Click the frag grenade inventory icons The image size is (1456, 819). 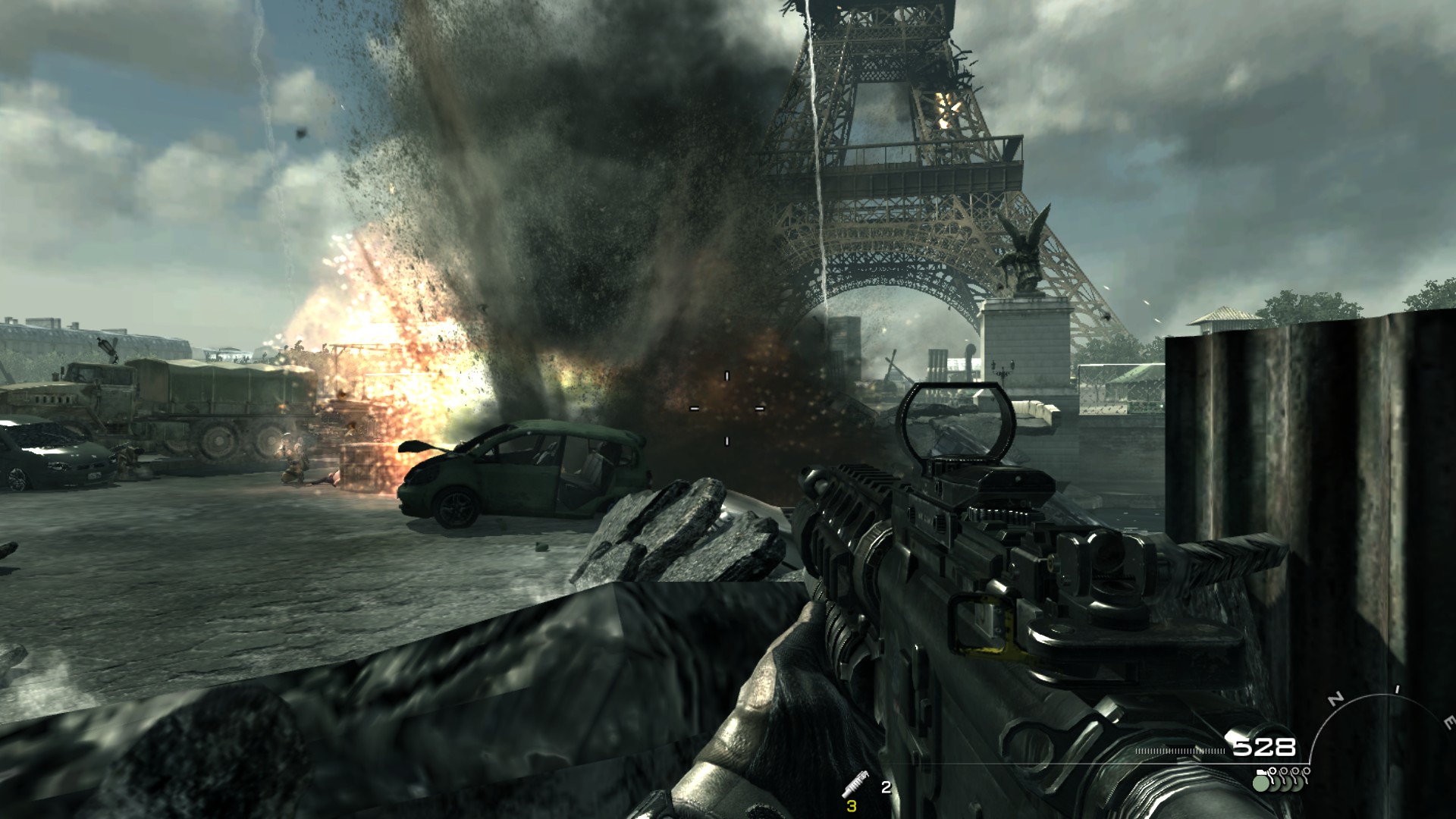pyautogui.click(x=1282, y=779)
